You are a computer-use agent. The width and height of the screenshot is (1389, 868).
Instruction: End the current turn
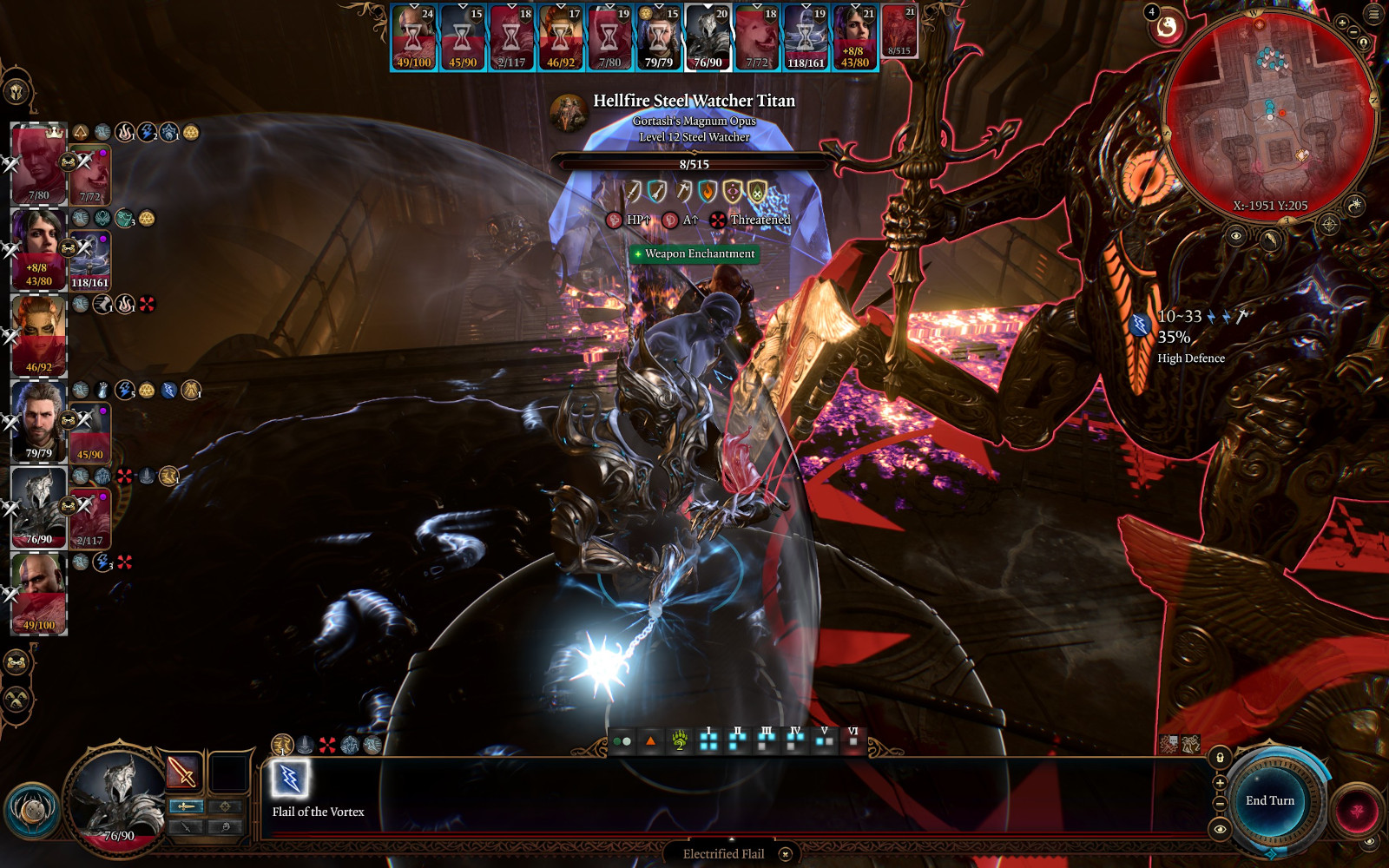click(x=1269, y=800)
